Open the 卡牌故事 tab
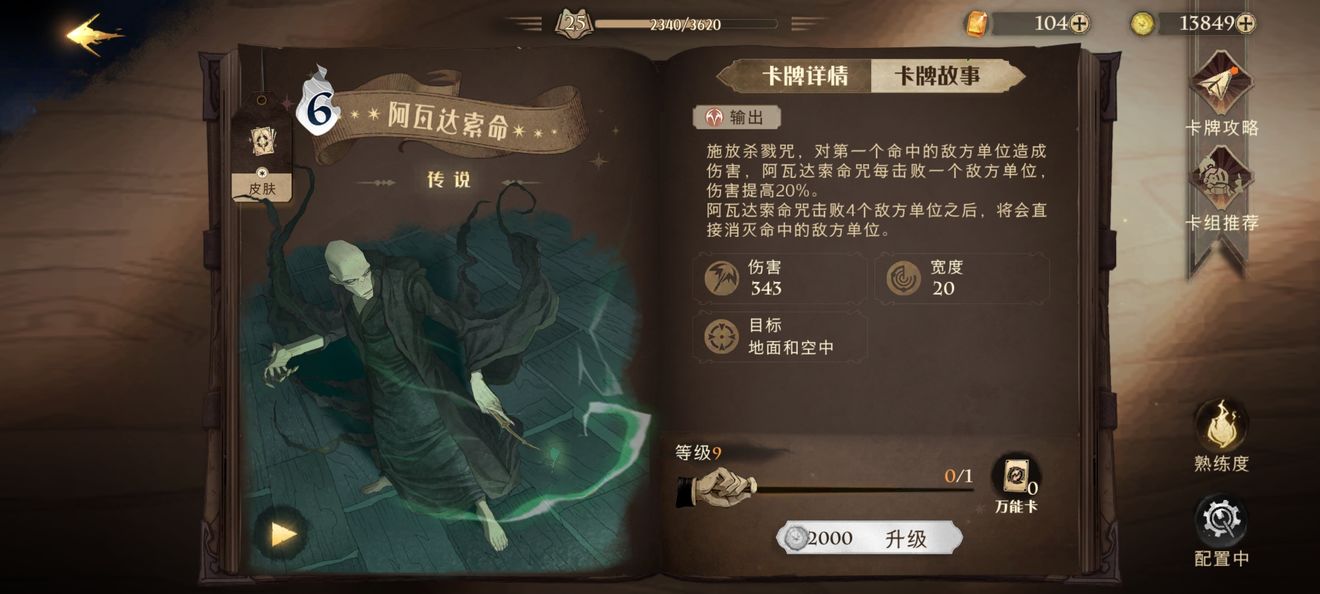 click(x=937, y=77)
